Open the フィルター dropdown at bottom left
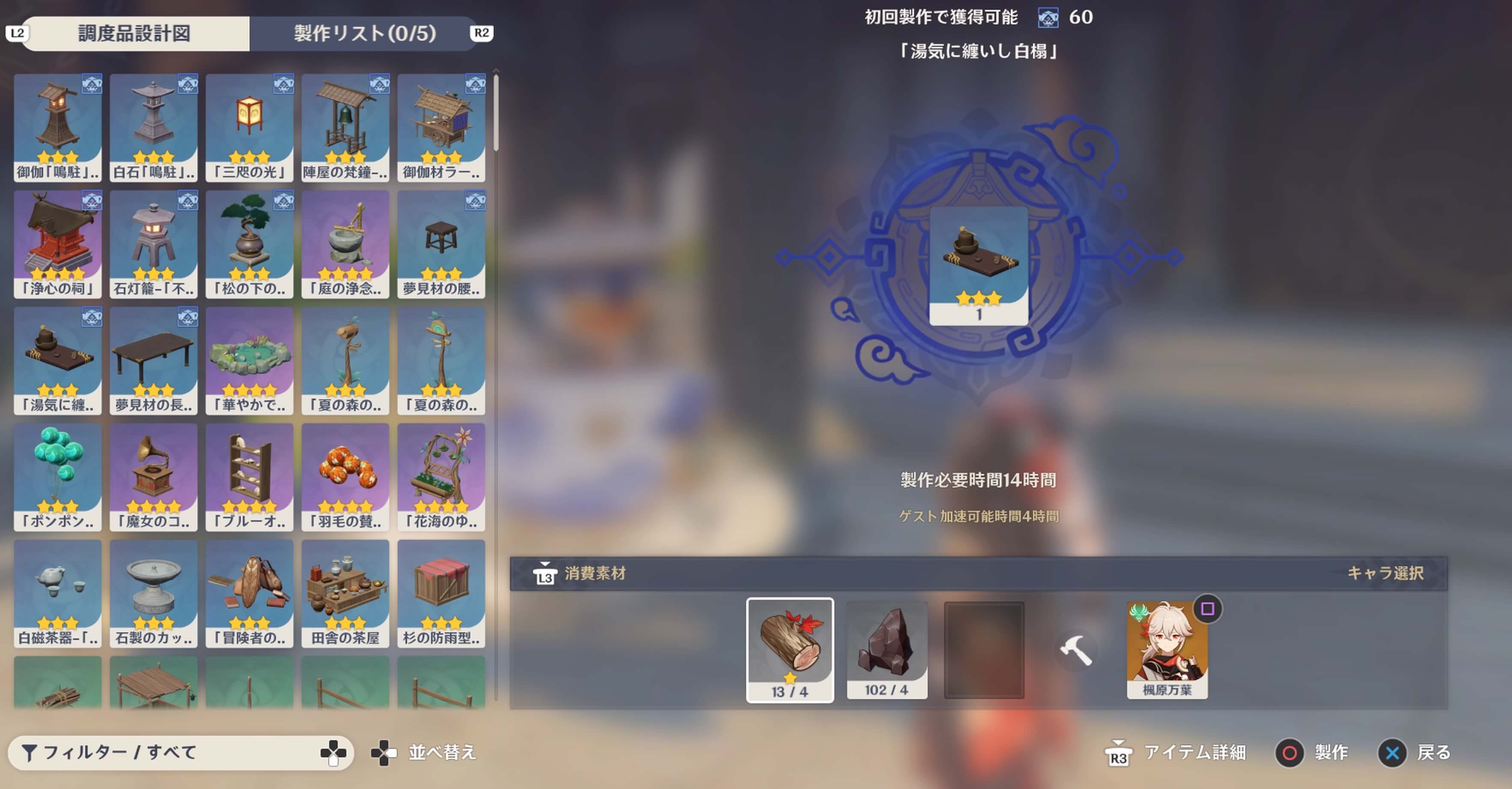1512x789 pixels. [x=176, y=753]
